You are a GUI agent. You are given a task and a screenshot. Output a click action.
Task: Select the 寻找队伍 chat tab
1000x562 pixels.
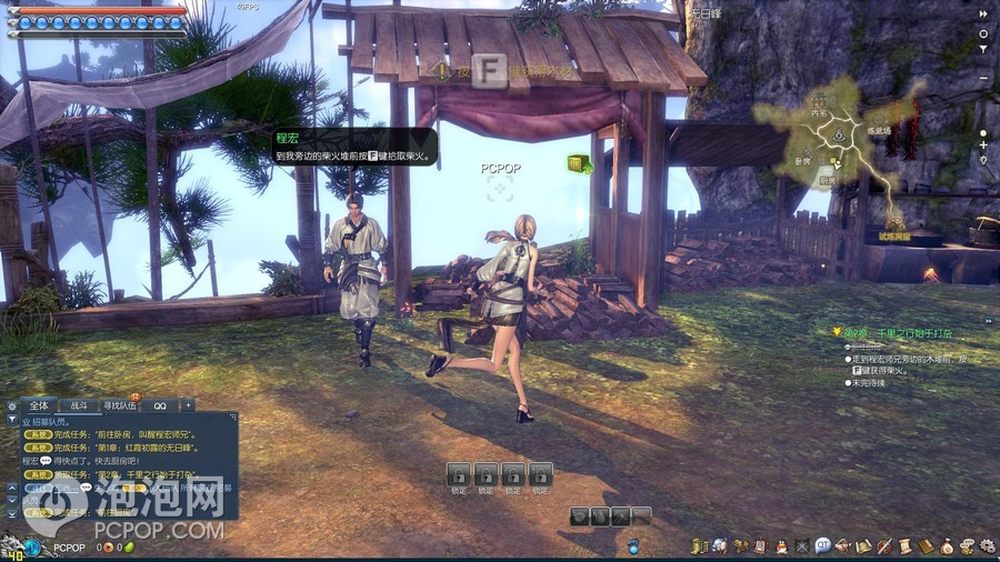(118, 405)
